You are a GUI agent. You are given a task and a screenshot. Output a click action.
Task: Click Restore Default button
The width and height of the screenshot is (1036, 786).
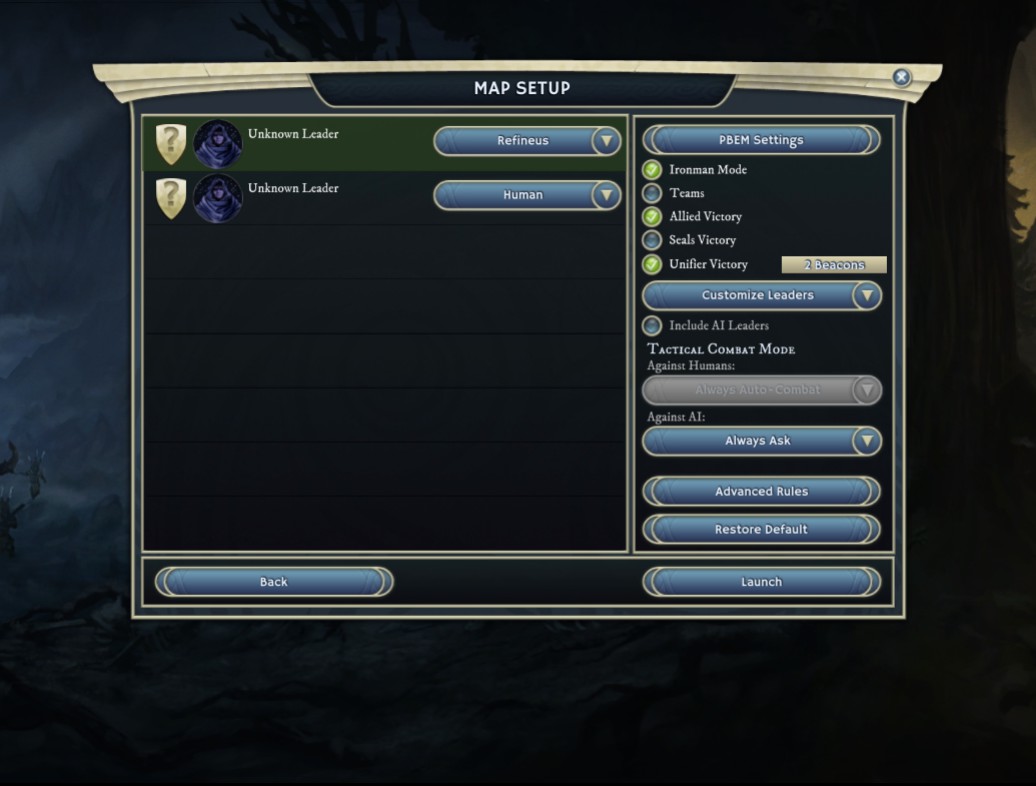point(761,529)
